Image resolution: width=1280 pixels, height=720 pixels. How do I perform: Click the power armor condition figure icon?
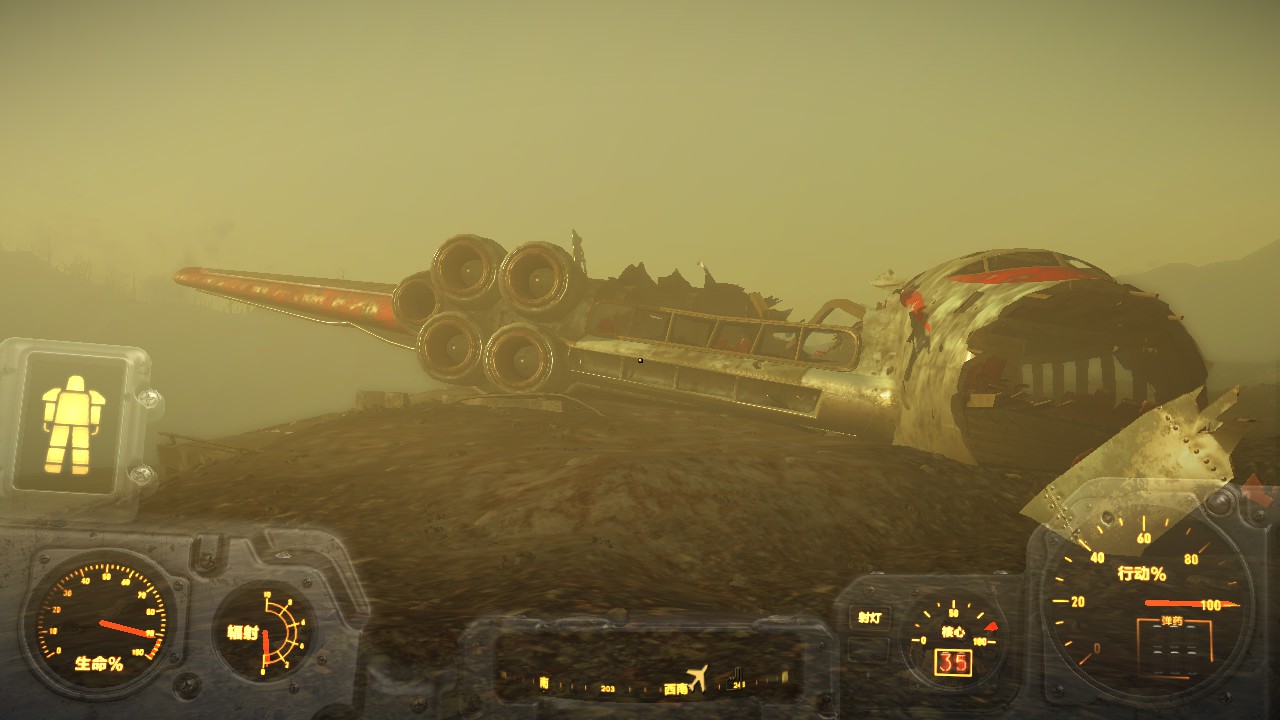[73, 424]
